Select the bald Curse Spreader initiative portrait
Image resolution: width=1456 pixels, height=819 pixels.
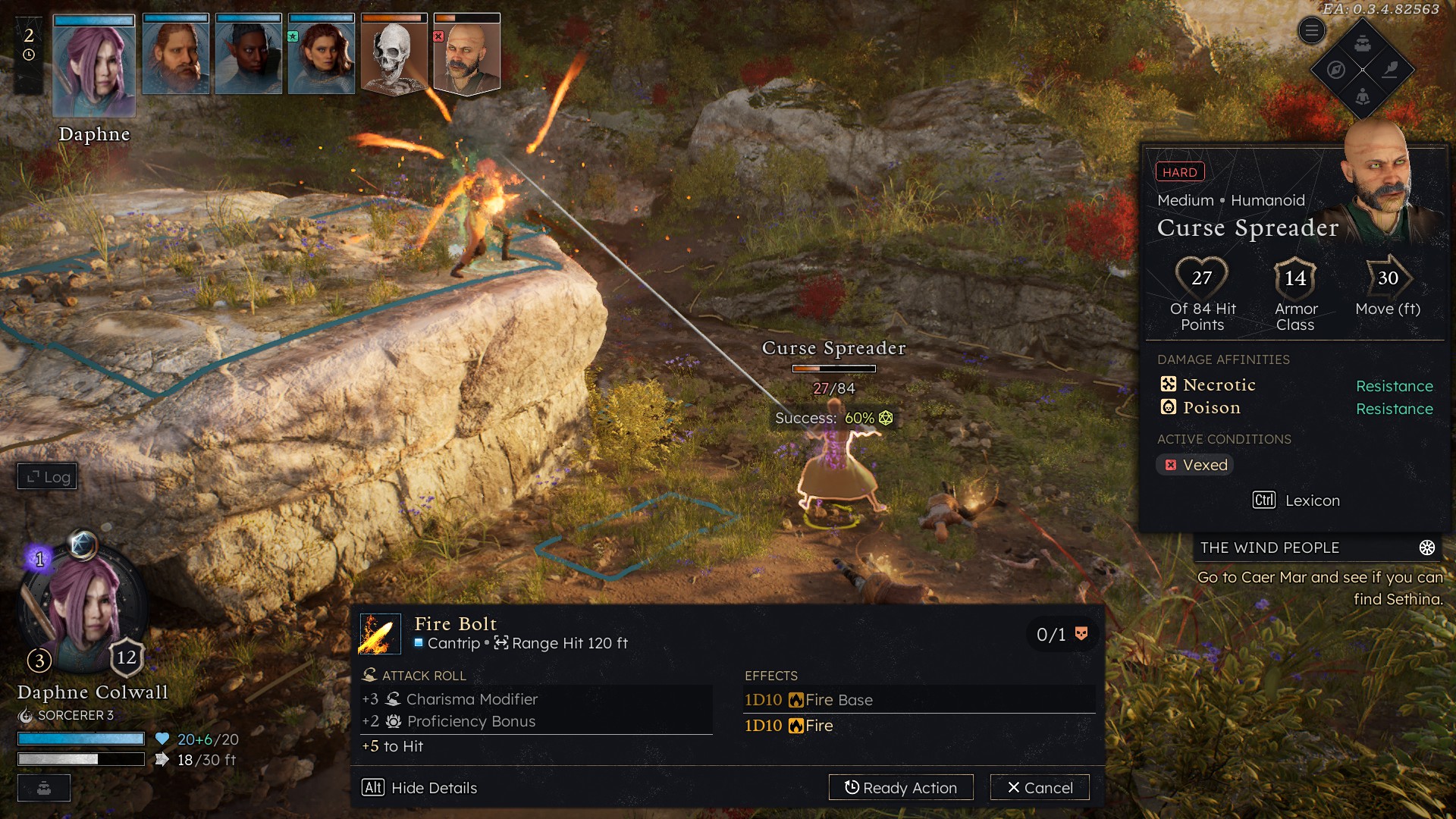pyautogui.click(x=467, y=55)
